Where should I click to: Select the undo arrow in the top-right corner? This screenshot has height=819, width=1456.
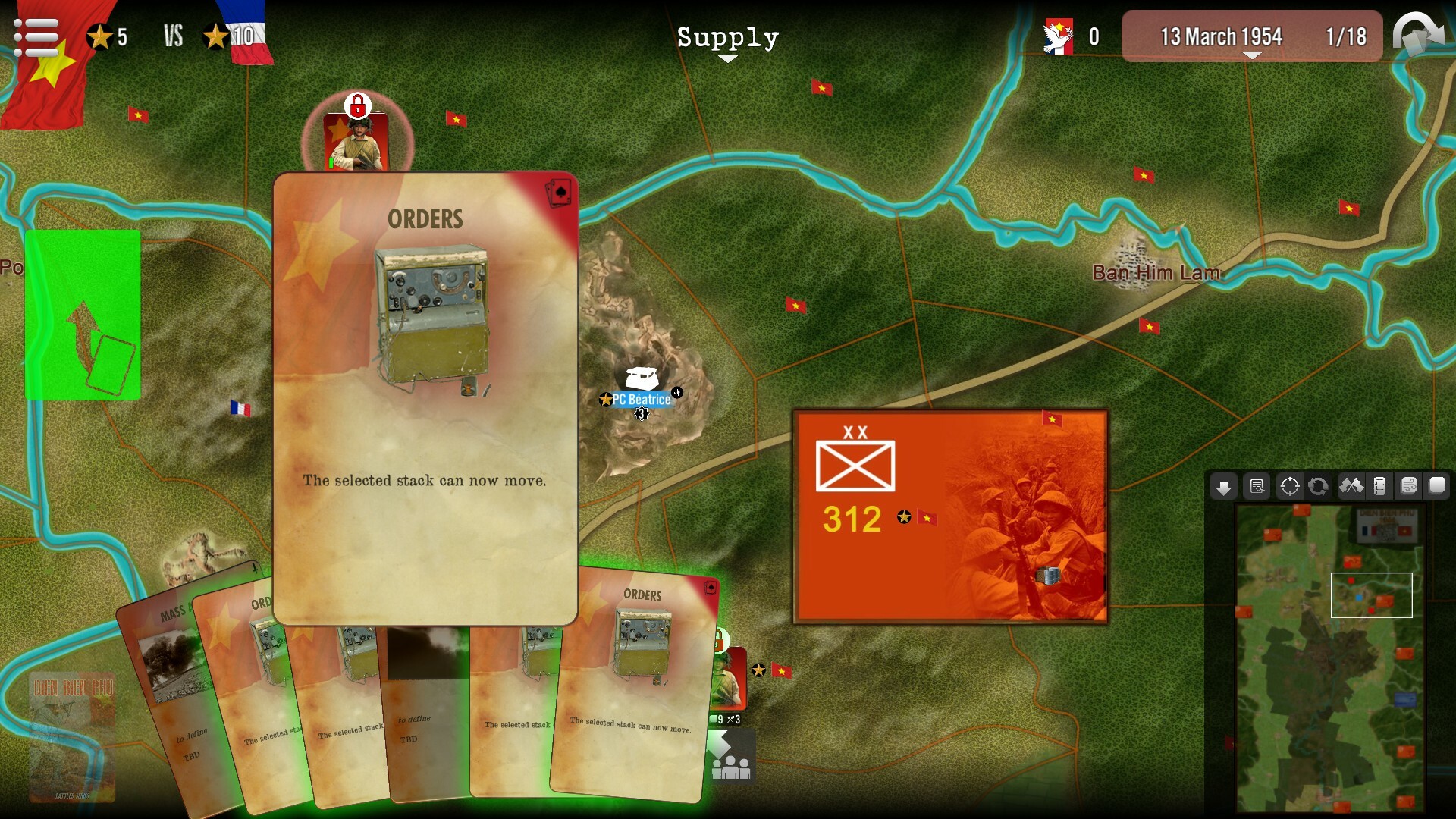pos(1420,34)
